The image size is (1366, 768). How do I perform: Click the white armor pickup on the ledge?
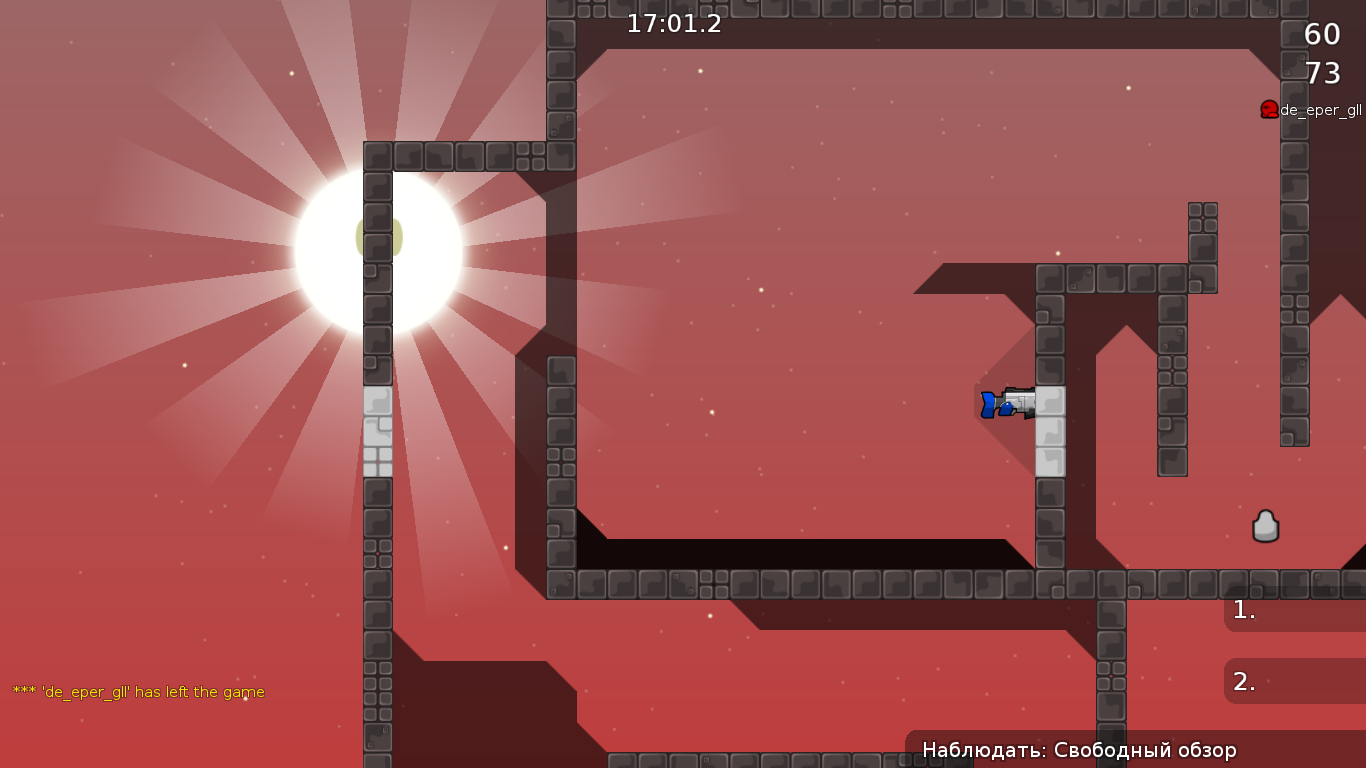tap(1266, 523)
